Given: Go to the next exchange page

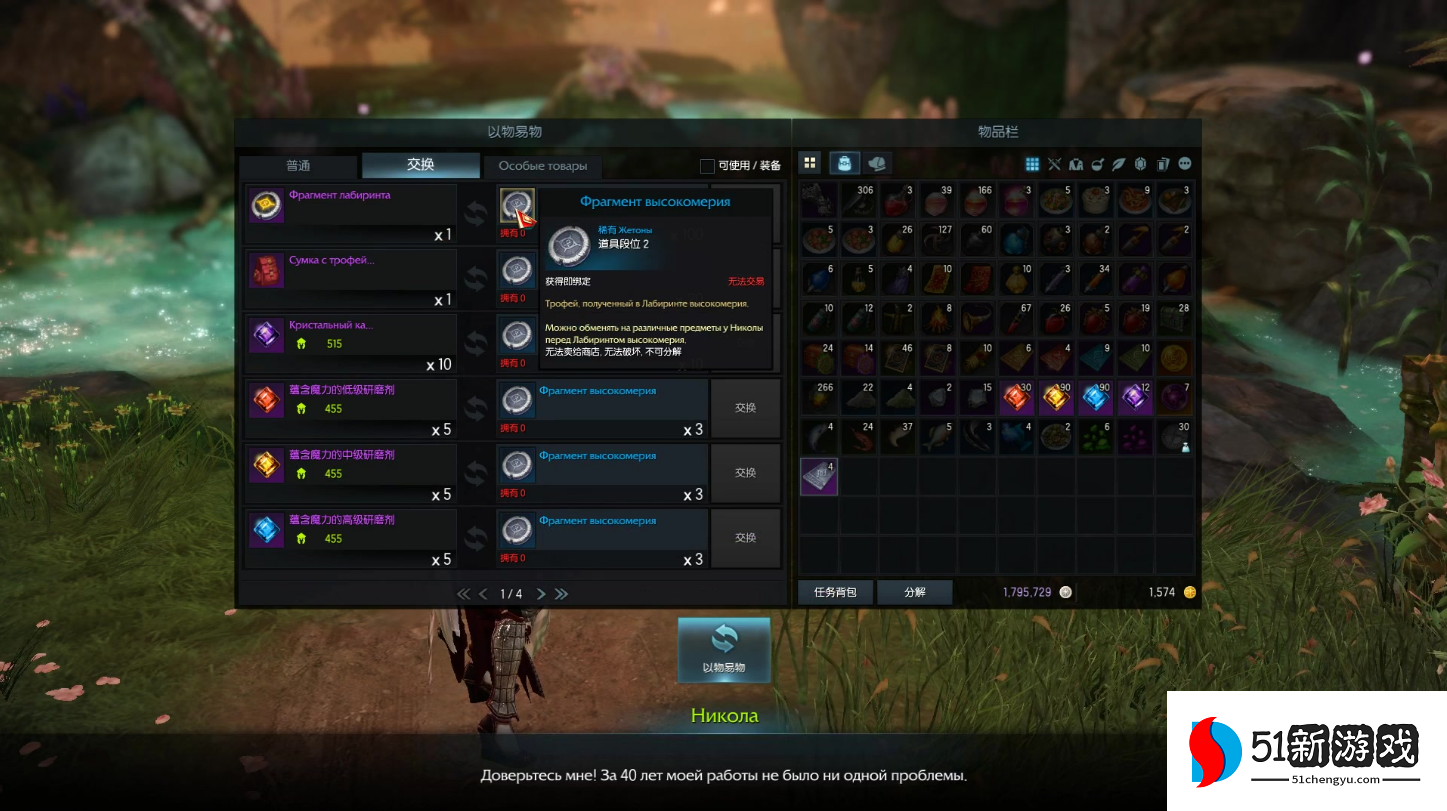Looking at the screenshot, I should click(x=541, y=594).
